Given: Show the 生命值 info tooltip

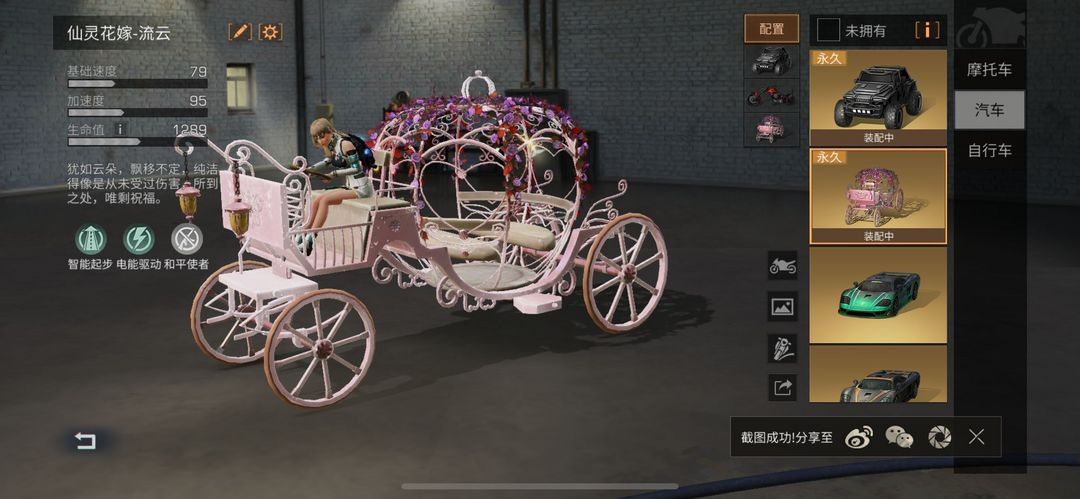Looking at the screenshot, I should 121,130.
